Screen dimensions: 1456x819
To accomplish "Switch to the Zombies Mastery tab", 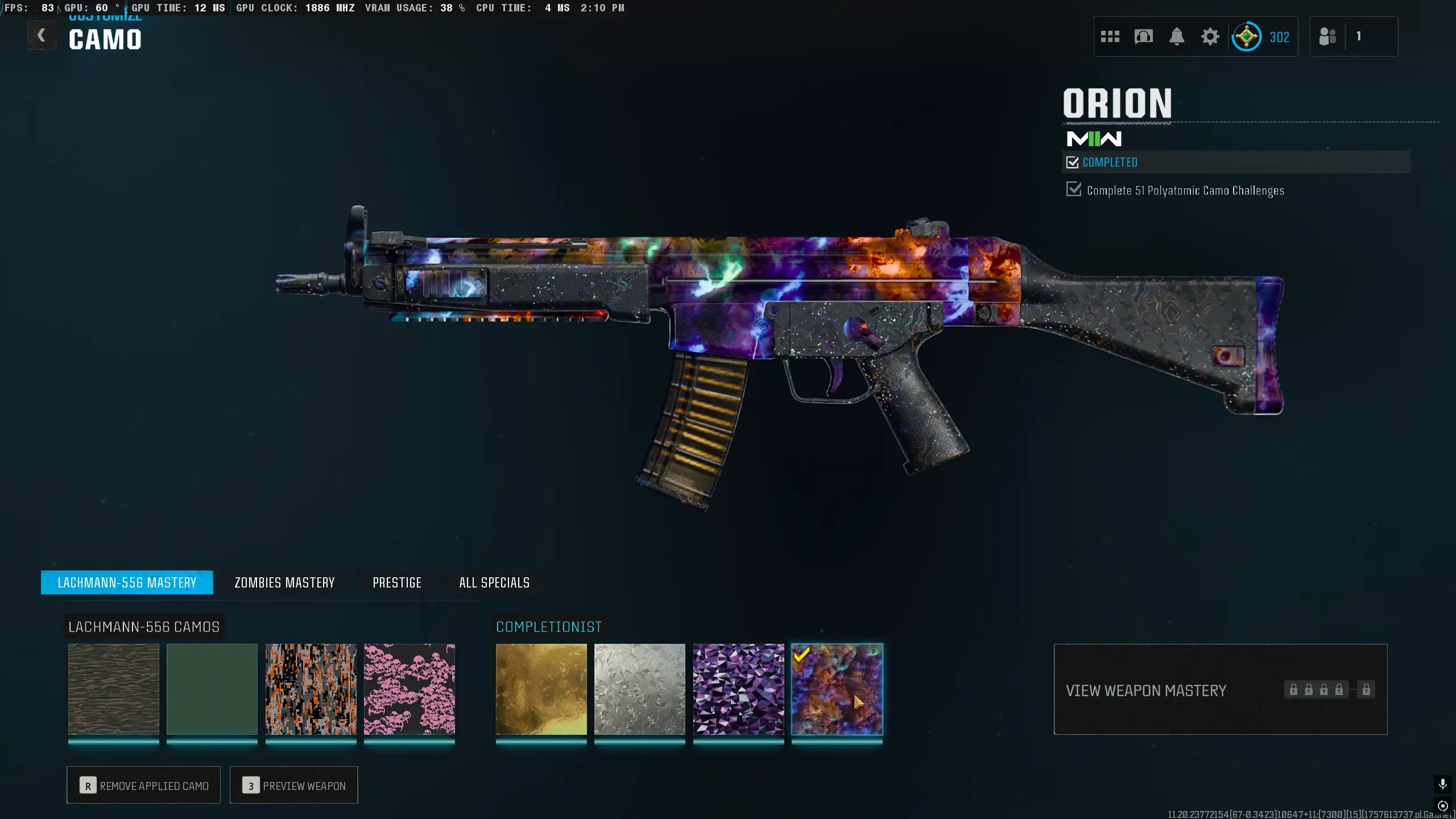I will click(284, 582).
